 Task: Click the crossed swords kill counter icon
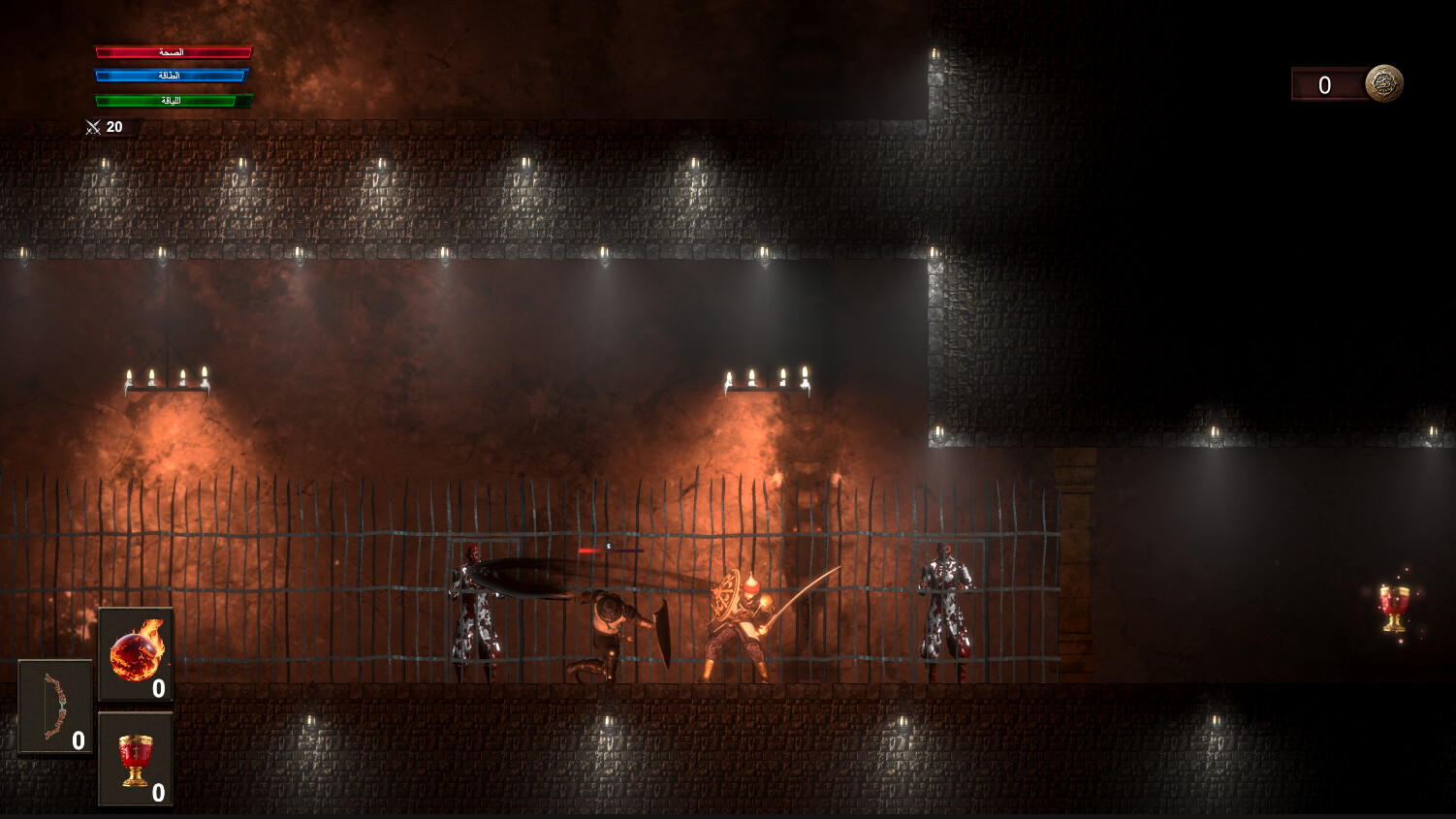[x=92, y=126]
